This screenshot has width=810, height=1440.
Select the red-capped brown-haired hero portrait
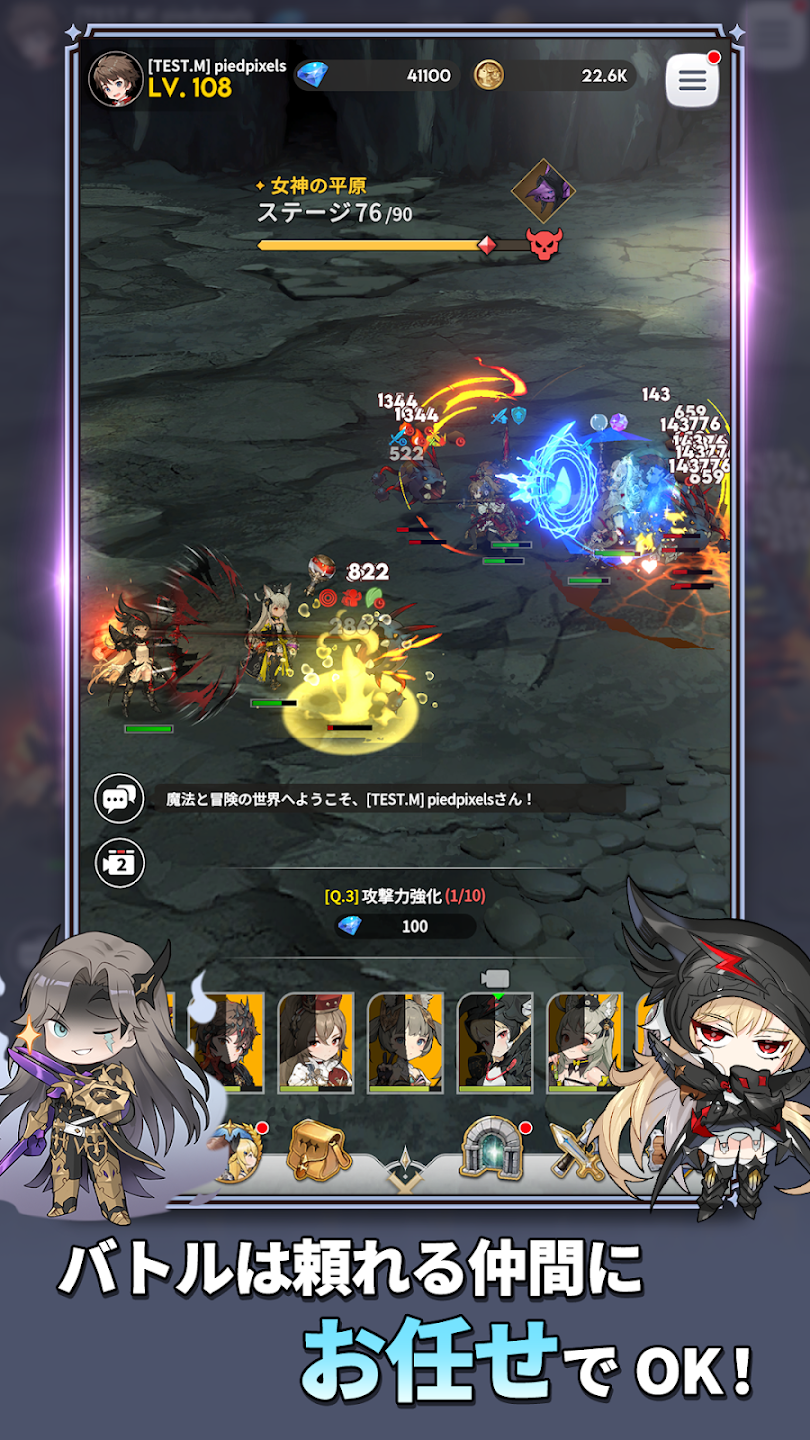pos(316,1041)
